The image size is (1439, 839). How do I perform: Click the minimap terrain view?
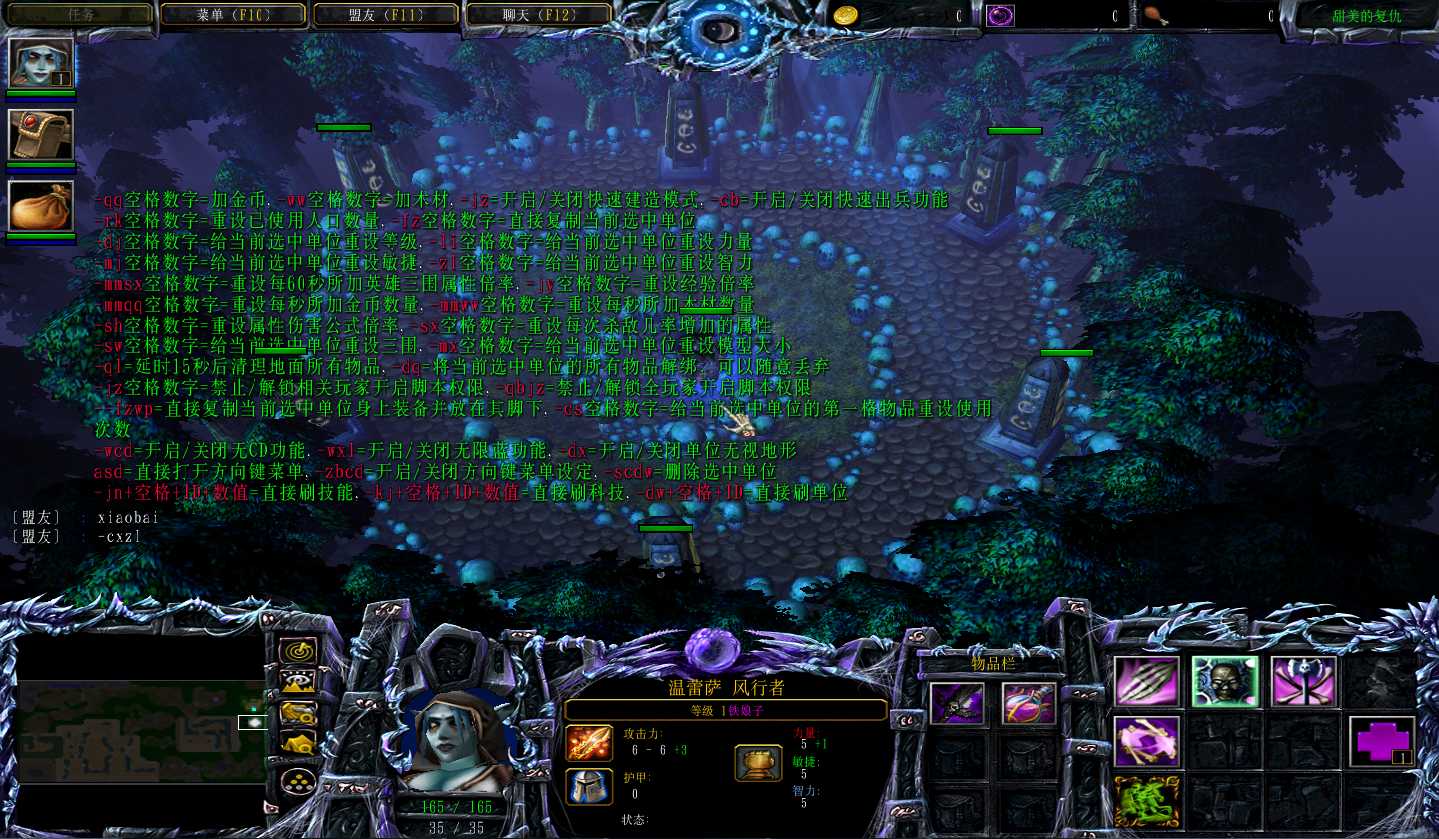[x=140, y=731]
